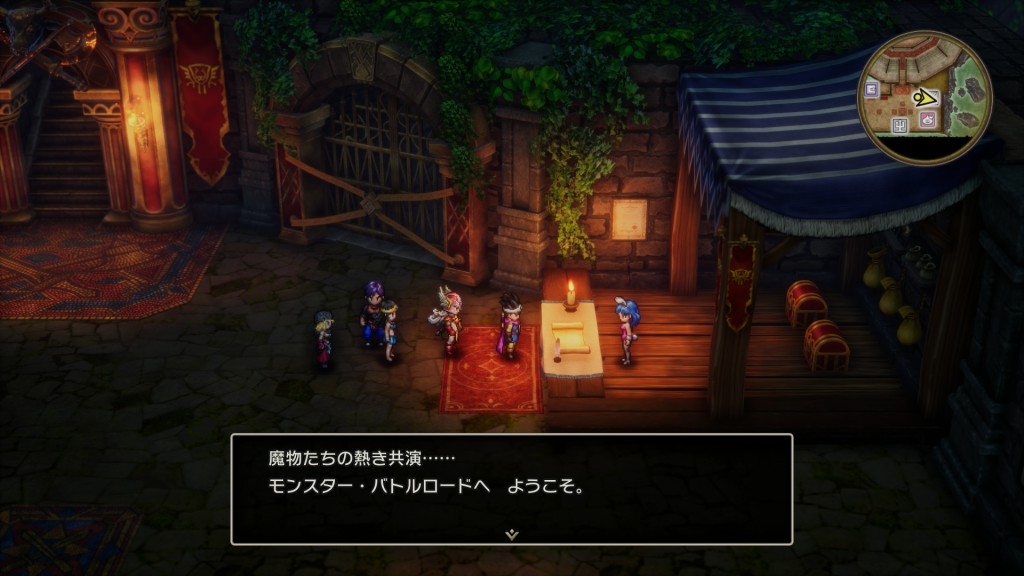1024x576 pixels.
Task: Click the purple door marker on minimap
Action: (872, 89)
